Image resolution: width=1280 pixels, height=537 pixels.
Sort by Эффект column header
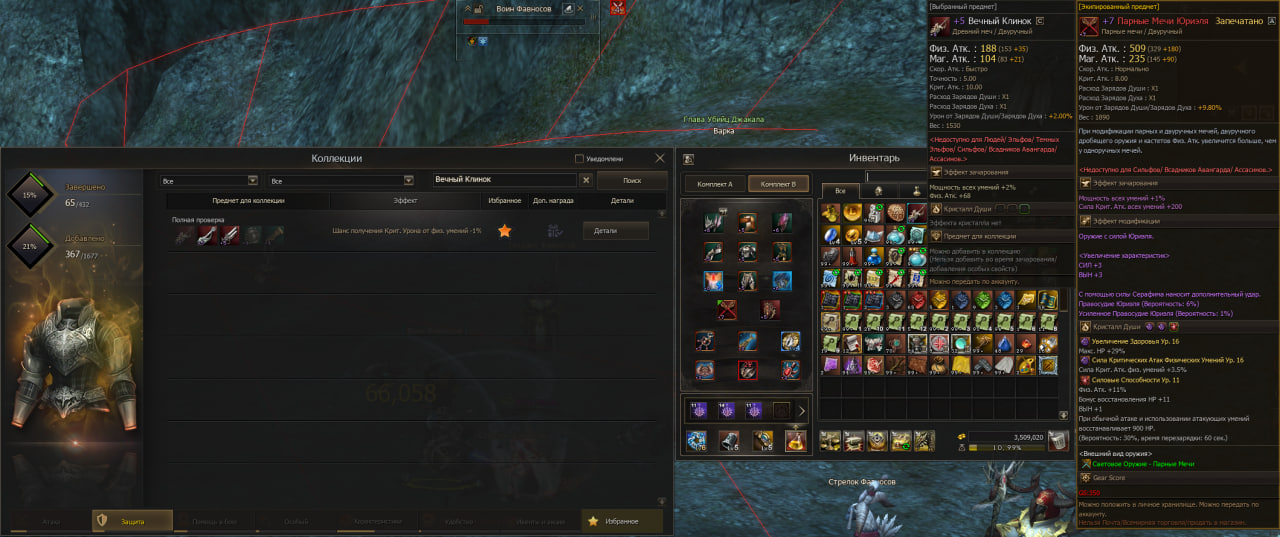coord(405,201)
